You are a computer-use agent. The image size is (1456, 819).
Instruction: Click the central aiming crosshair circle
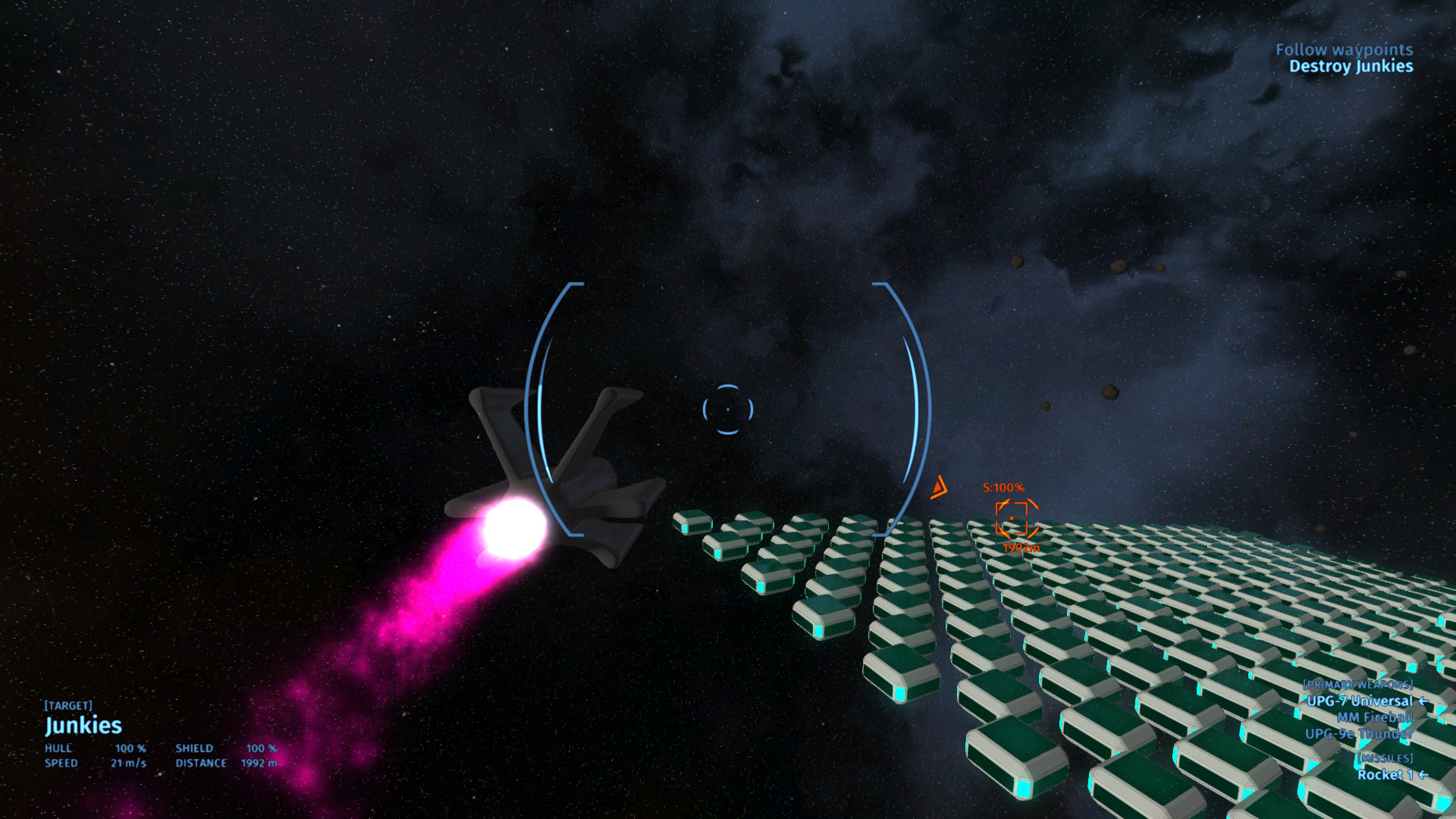point(729,408)
